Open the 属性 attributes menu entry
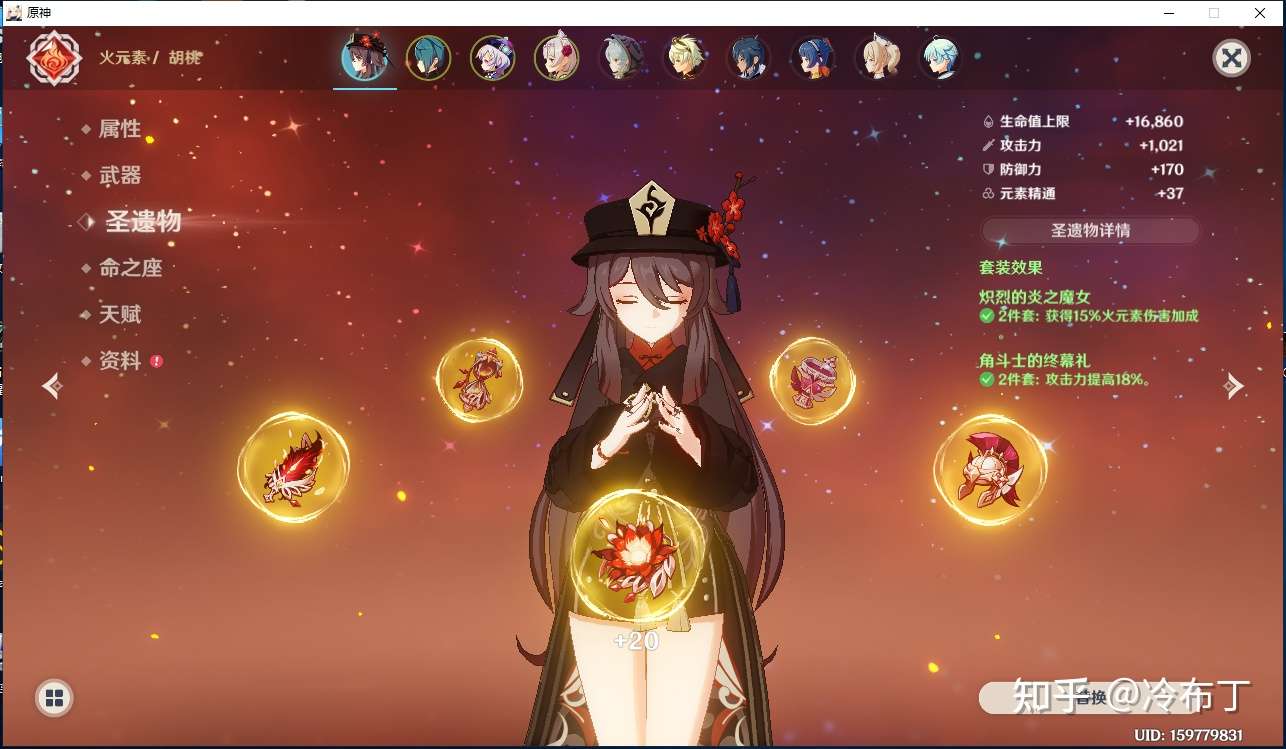The height and width of the screenshot is (749, 1286). click(x=119, y=129)
